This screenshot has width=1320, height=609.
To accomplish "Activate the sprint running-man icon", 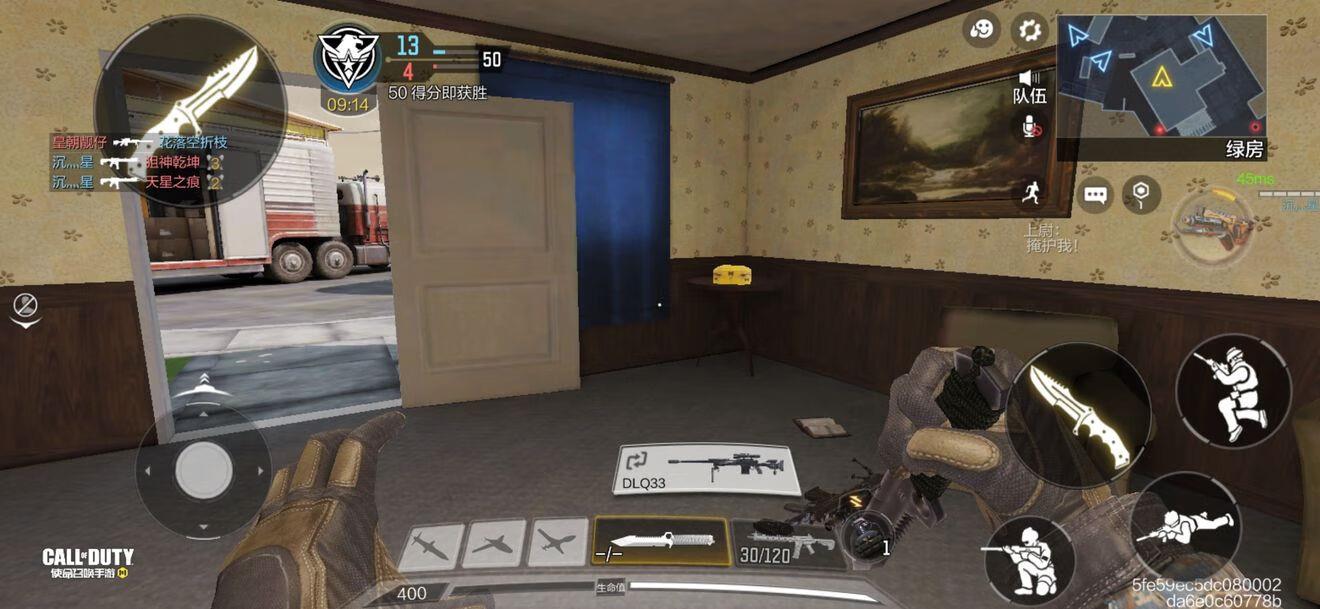I will point(1029,192).
